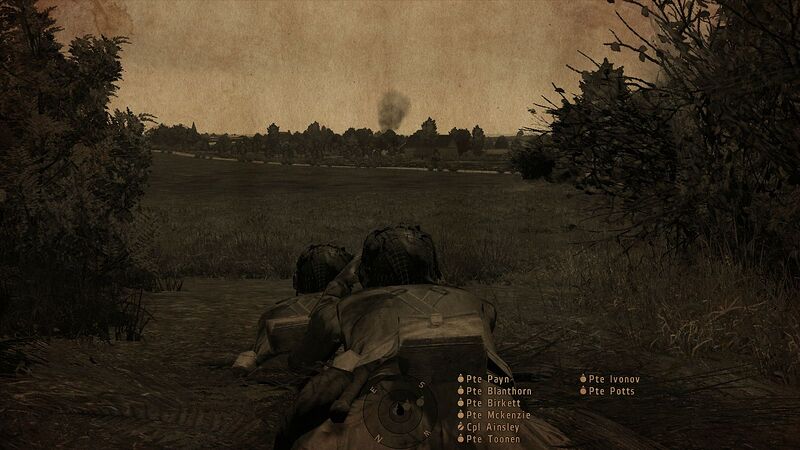Viewport: 800px width, 450px height.
Task: Pick Pte Mckenzie from the squad roster
Action: point(497,415)
